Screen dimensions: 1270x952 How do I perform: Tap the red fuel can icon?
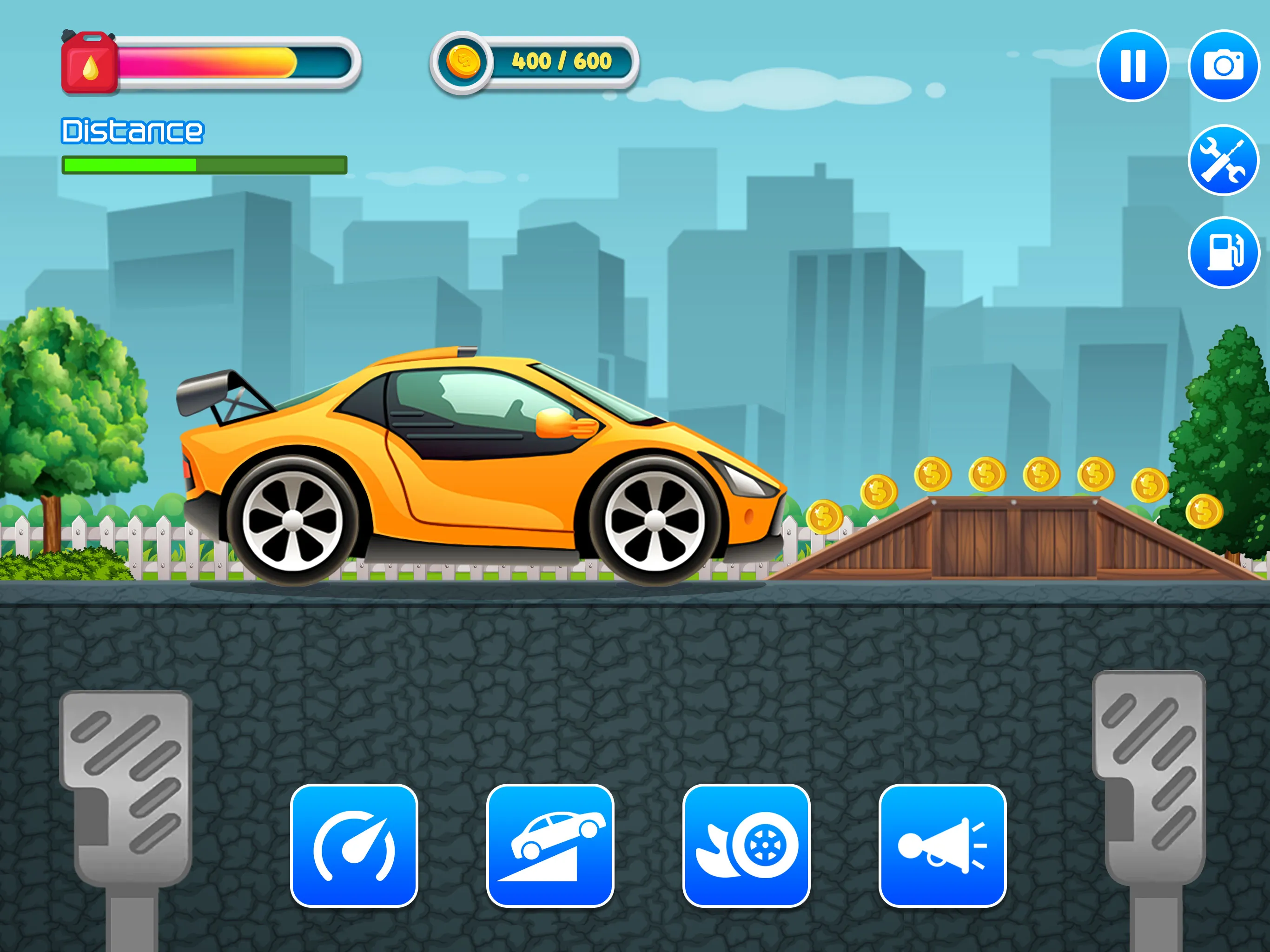point(89,63)
